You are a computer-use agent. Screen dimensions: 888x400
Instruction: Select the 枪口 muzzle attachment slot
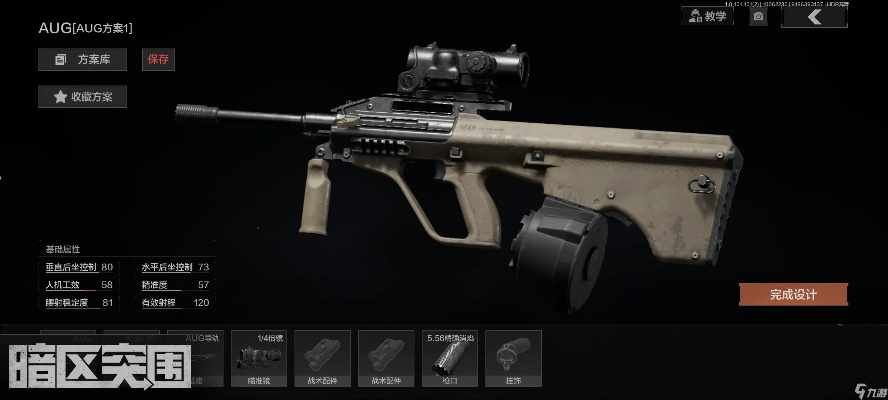[x=449, y=358]
